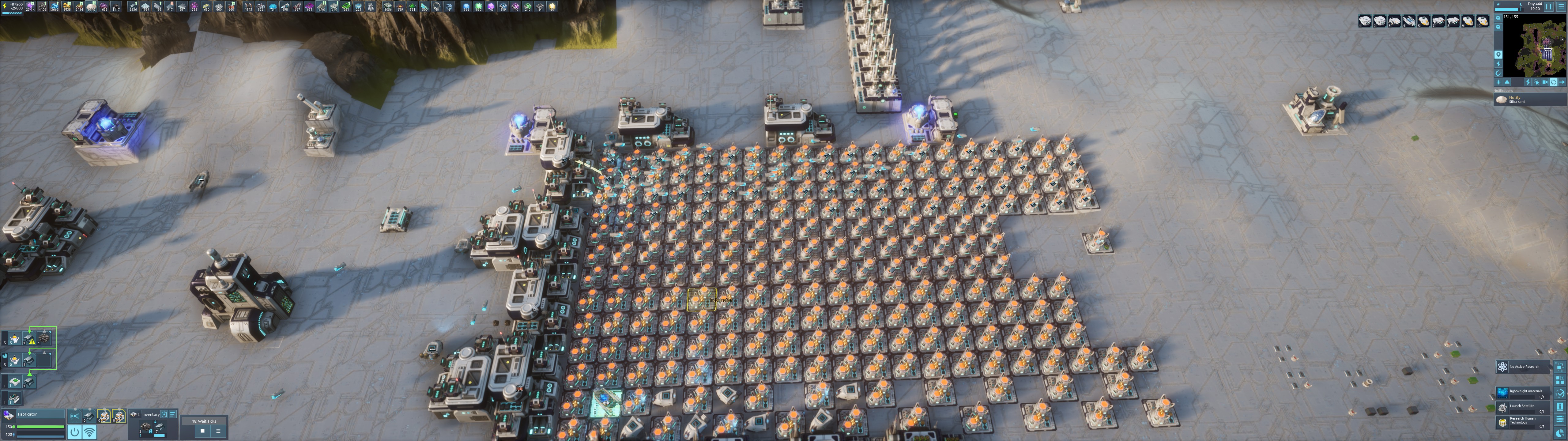Toggle the Fabricator power button
The width and height of the screenshot is (1568, 441).
point(74,432)
